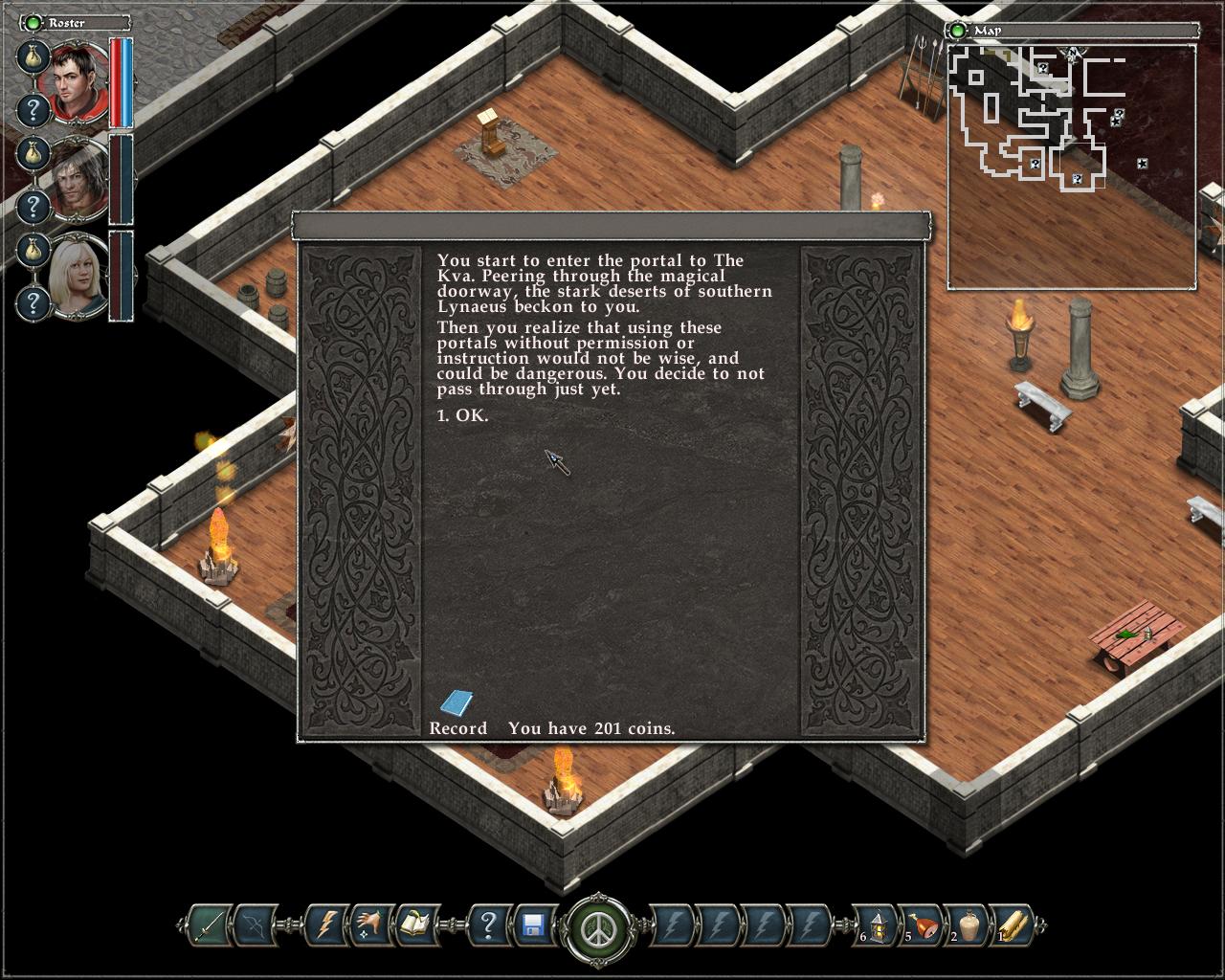Select the blonde woman character portrait
The width and height of the screenshot is (1225, 980).
coord(78,275)
